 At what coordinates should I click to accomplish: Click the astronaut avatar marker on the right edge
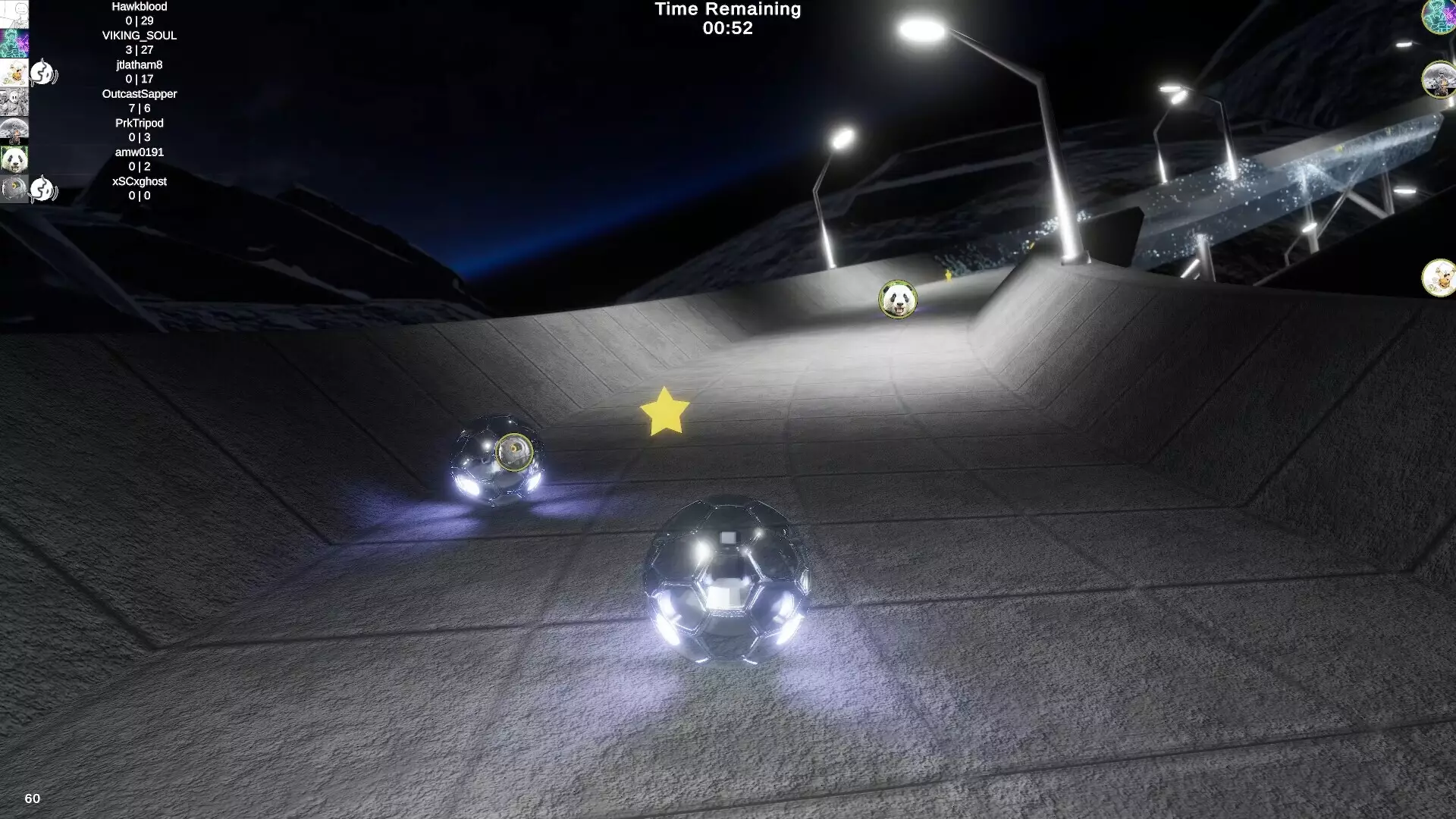[1438, 81]
